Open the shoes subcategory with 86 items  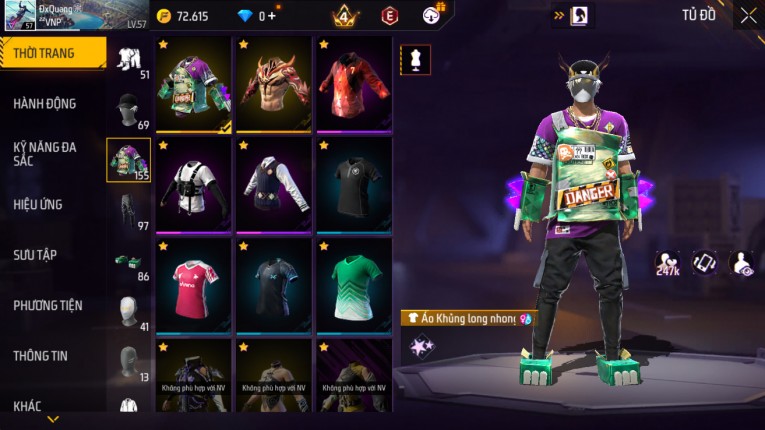click(x=129, y=263)
